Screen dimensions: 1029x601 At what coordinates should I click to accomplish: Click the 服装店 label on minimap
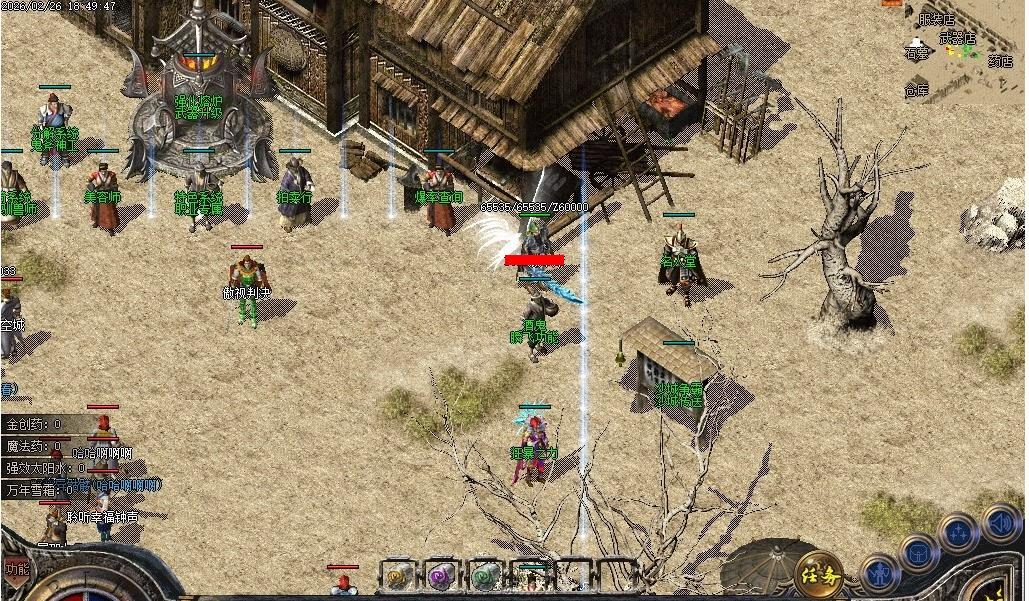tap(936, 19)
